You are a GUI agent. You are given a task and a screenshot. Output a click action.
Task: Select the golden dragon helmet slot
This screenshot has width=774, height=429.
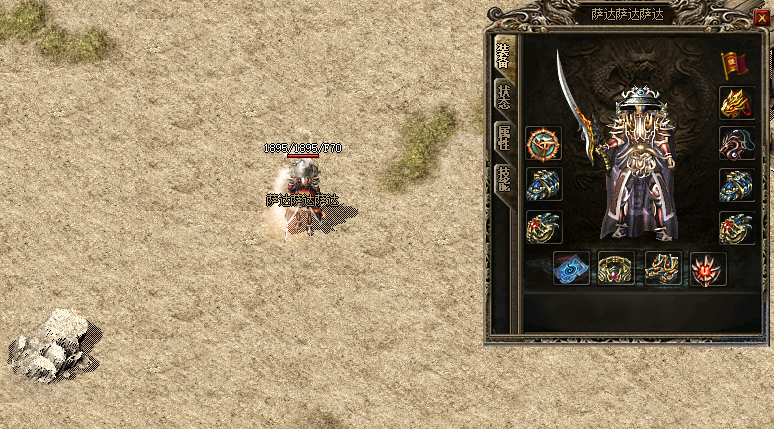pos(737,103)
